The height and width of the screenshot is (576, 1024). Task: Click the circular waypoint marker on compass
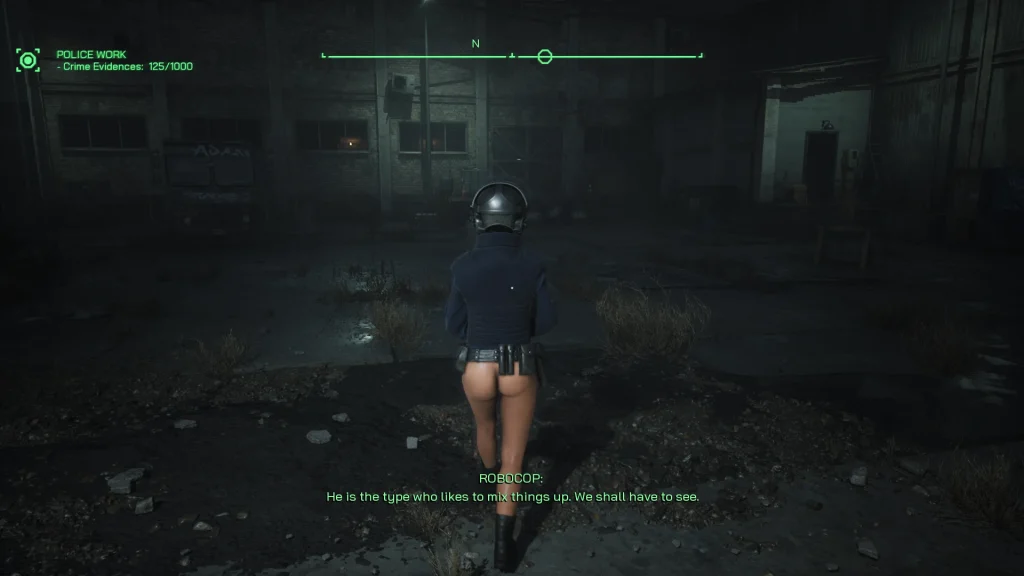coord(545,56)
